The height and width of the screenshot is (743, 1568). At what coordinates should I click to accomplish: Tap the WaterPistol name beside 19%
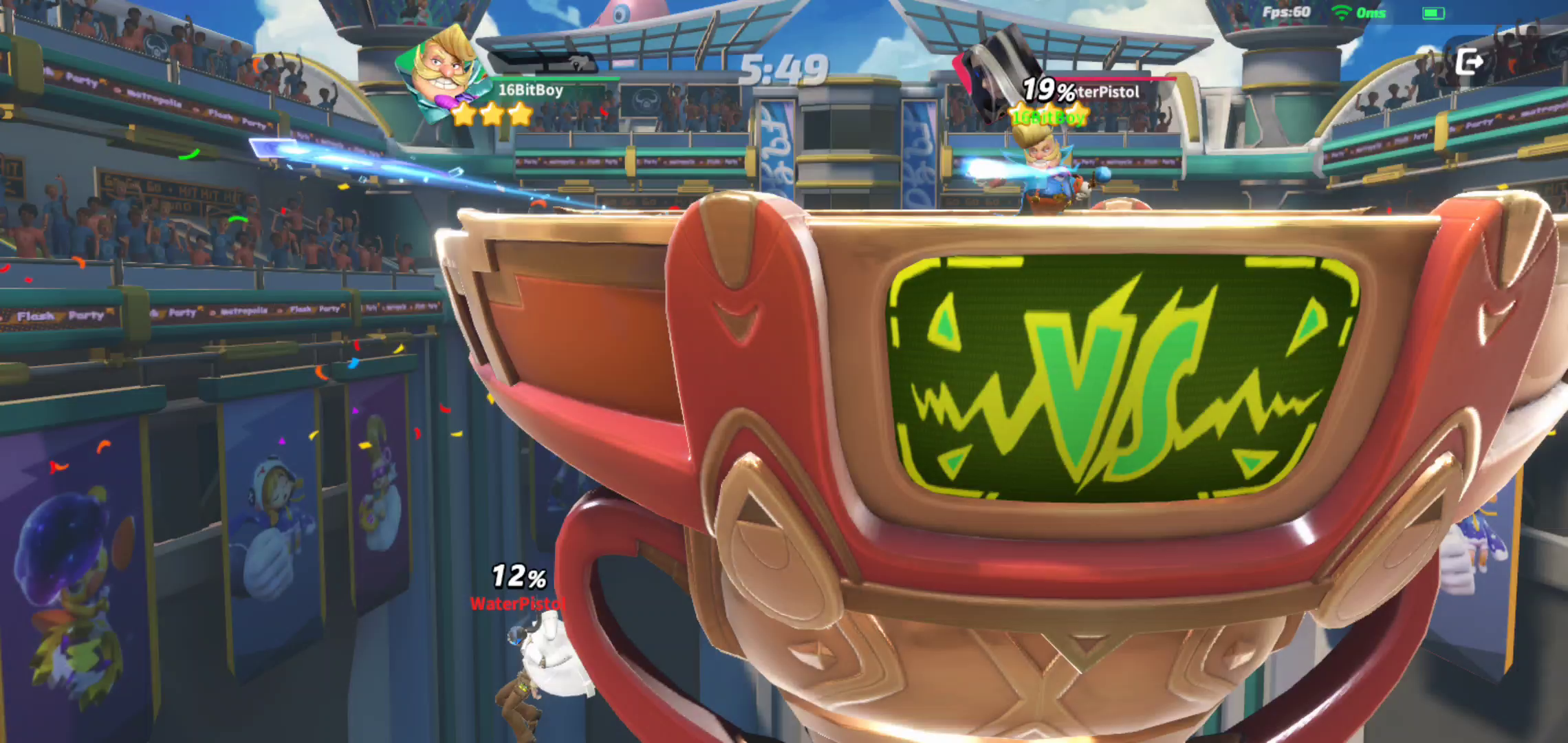coord(1107,92)
